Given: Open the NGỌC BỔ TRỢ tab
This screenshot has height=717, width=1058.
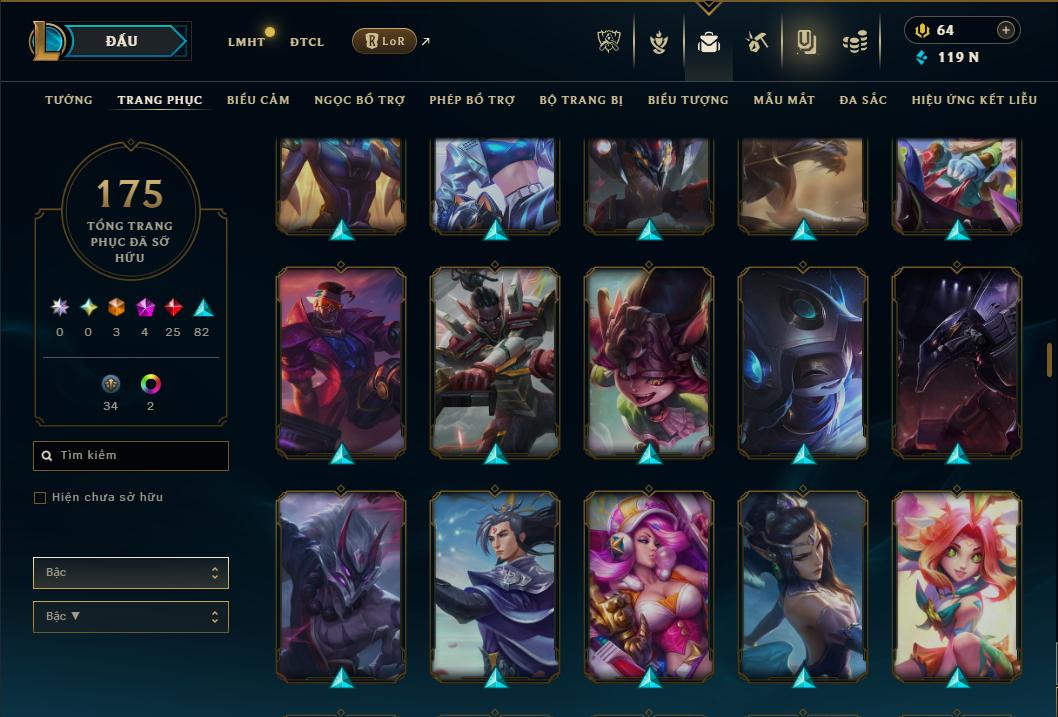Looking at the screenshot, I should (359, 100).
